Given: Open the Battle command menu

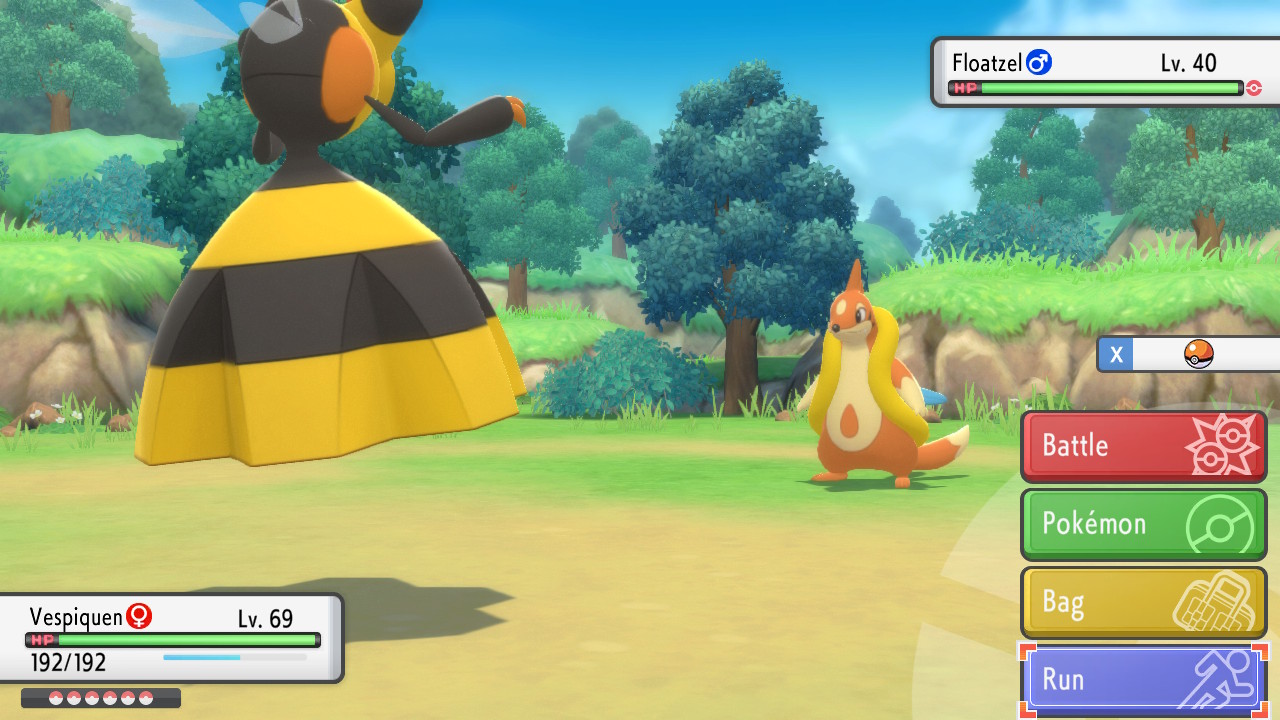Looking at the screenshot, I should point(1110,446).
